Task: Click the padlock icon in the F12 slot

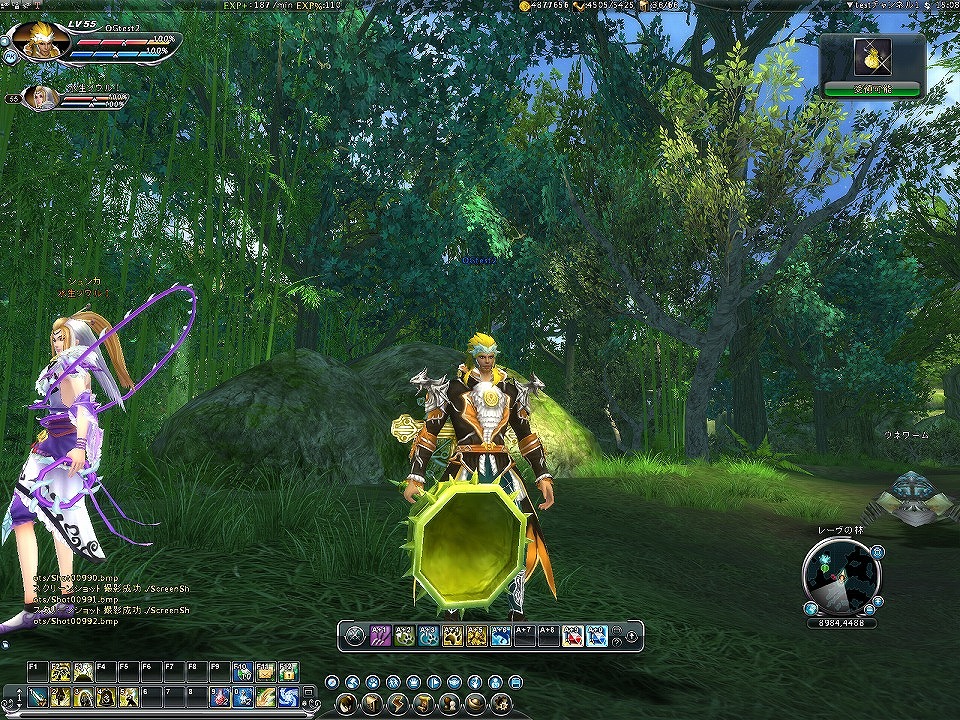Action: pyautogui.click(x=288, y=672)
